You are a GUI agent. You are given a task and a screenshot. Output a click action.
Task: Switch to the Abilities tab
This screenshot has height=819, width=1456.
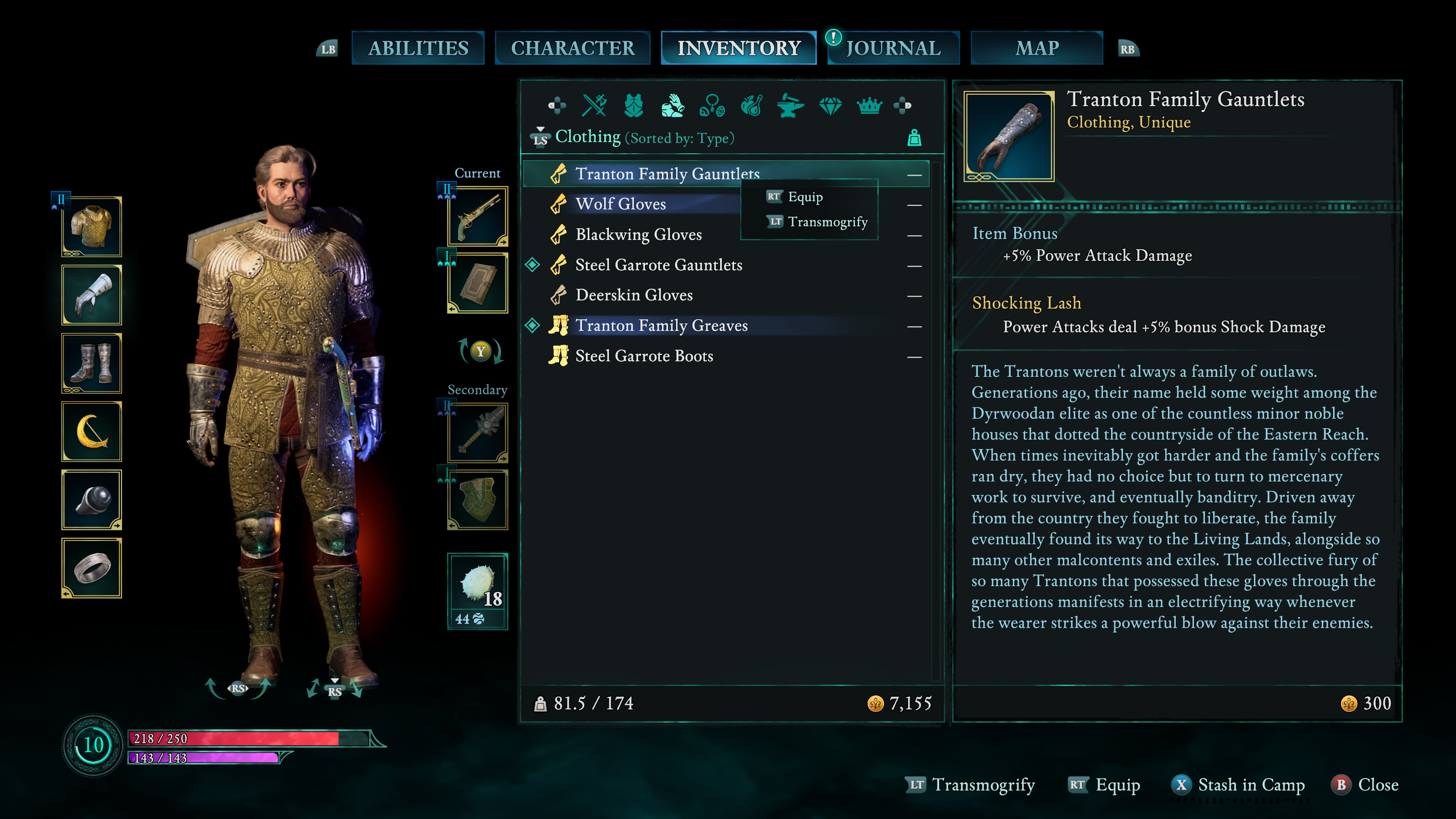[x=418, y=48]
